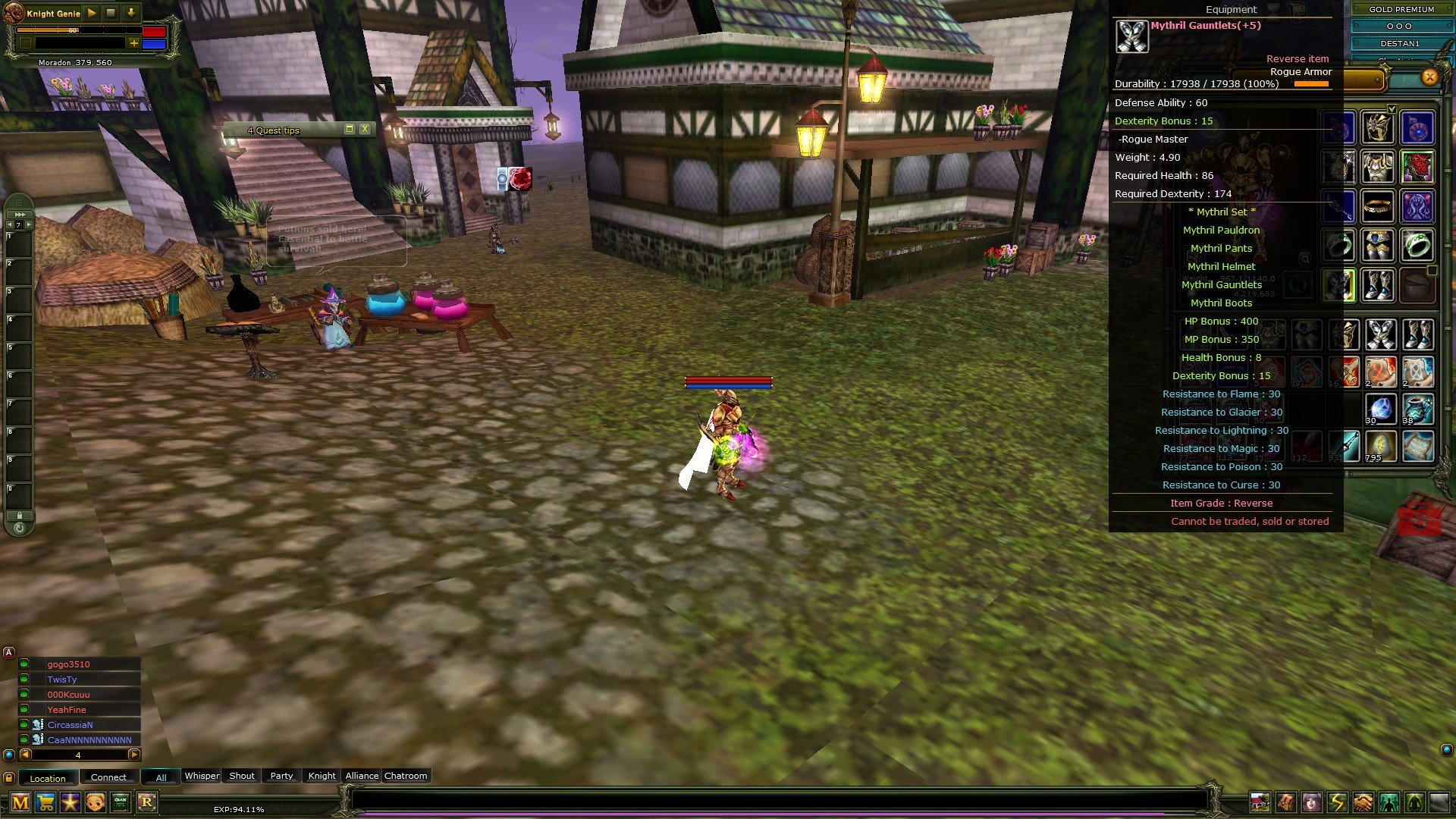Image resolution: width=1456 pixels, height=819 pixels.
Task: Open the Chatroom tab in chat bar
Action: click(x=405, y=776)
